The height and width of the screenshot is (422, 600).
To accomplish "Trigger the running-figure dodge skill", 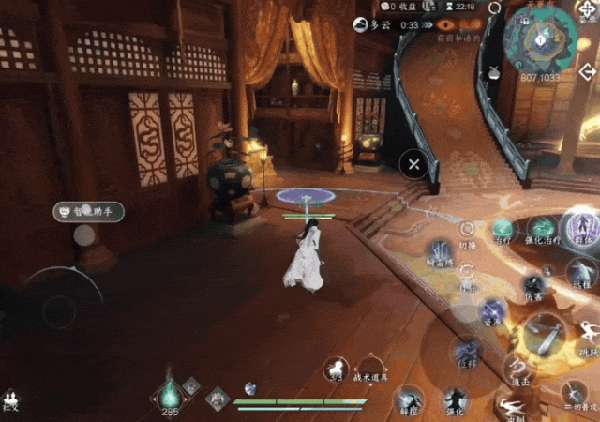I will pyautogui.click(x=512, y=408).
